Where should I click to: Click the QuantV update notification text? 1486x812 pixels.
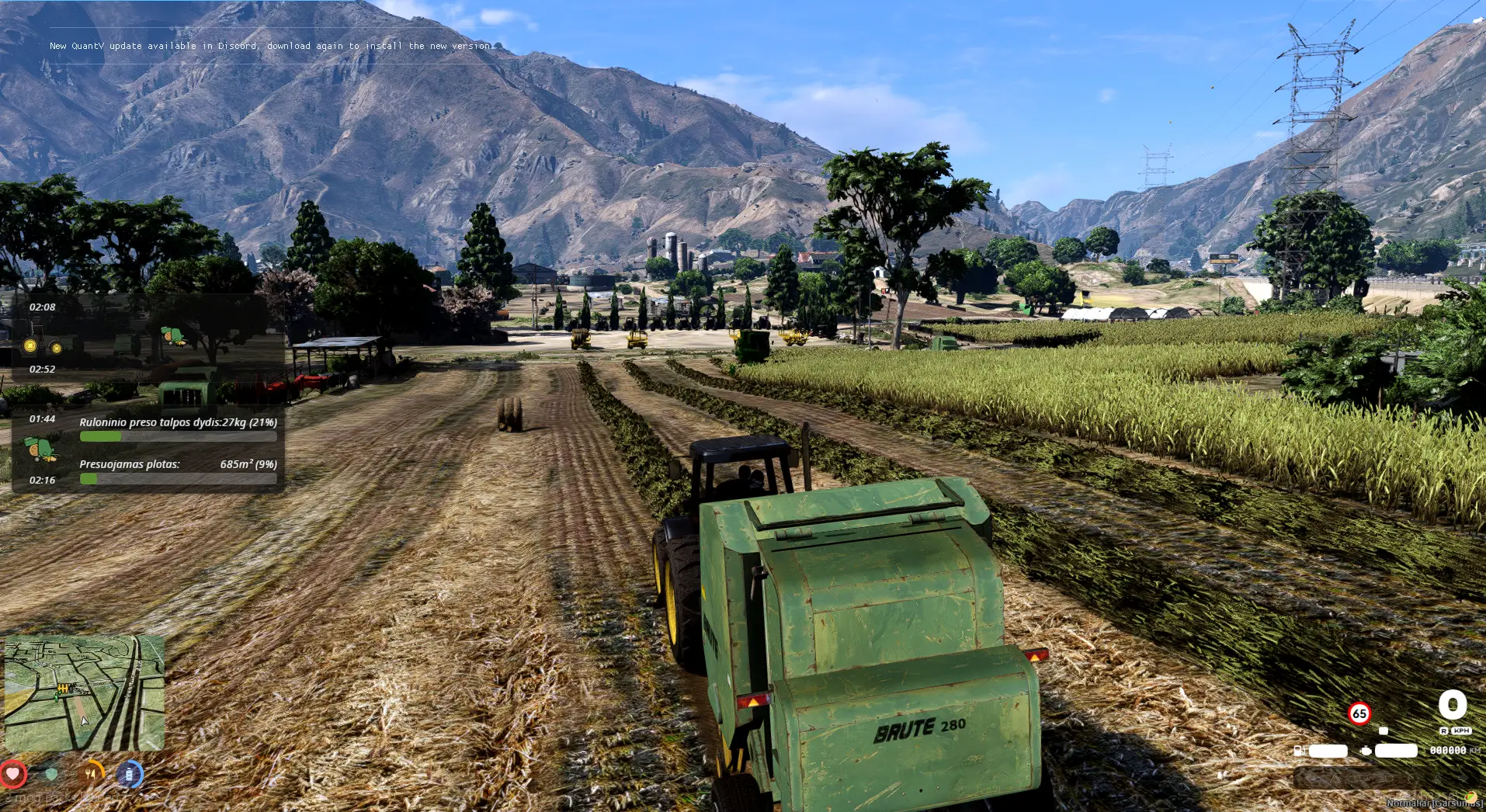[x=271, y=46]
